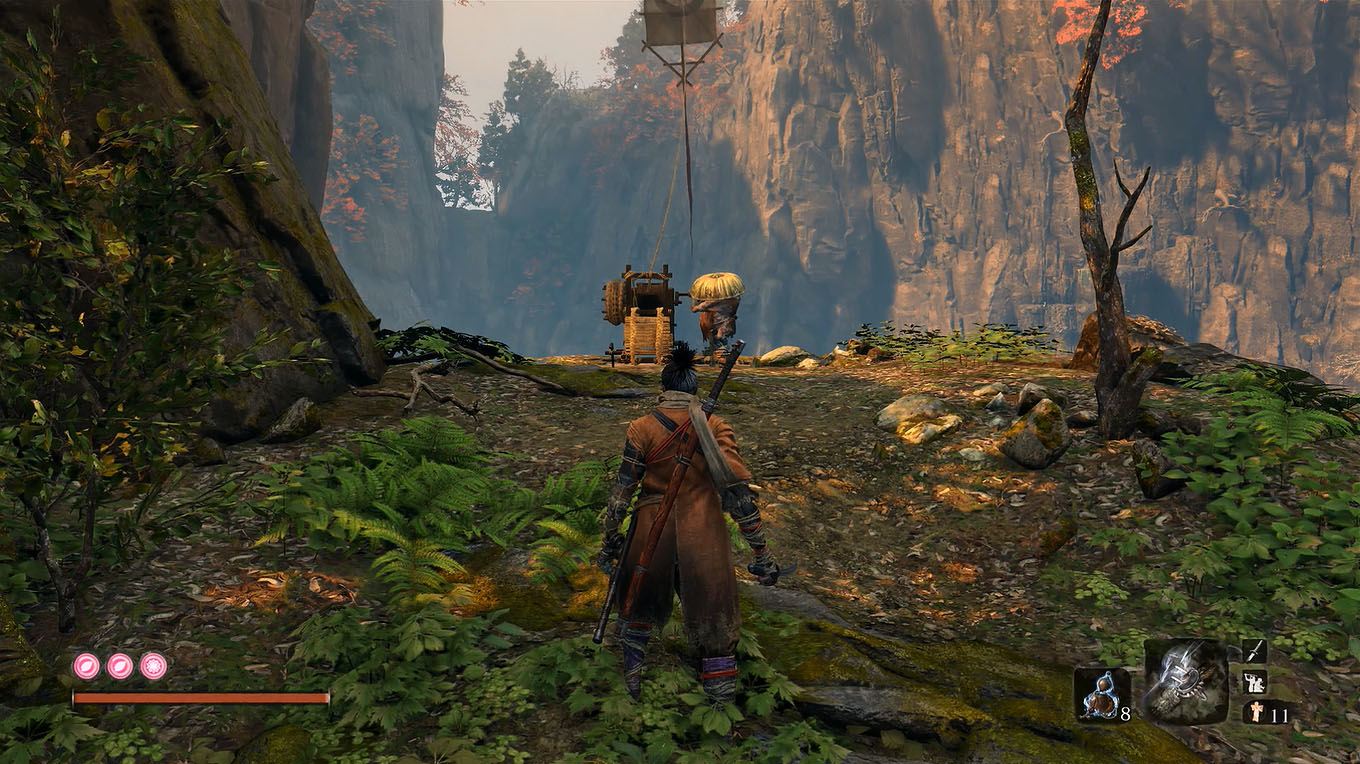Screen dimensions: 1360x764
Task: Click the straw-hatted figure by the winch
Action: pyautogui.click(x=716, y=310)
